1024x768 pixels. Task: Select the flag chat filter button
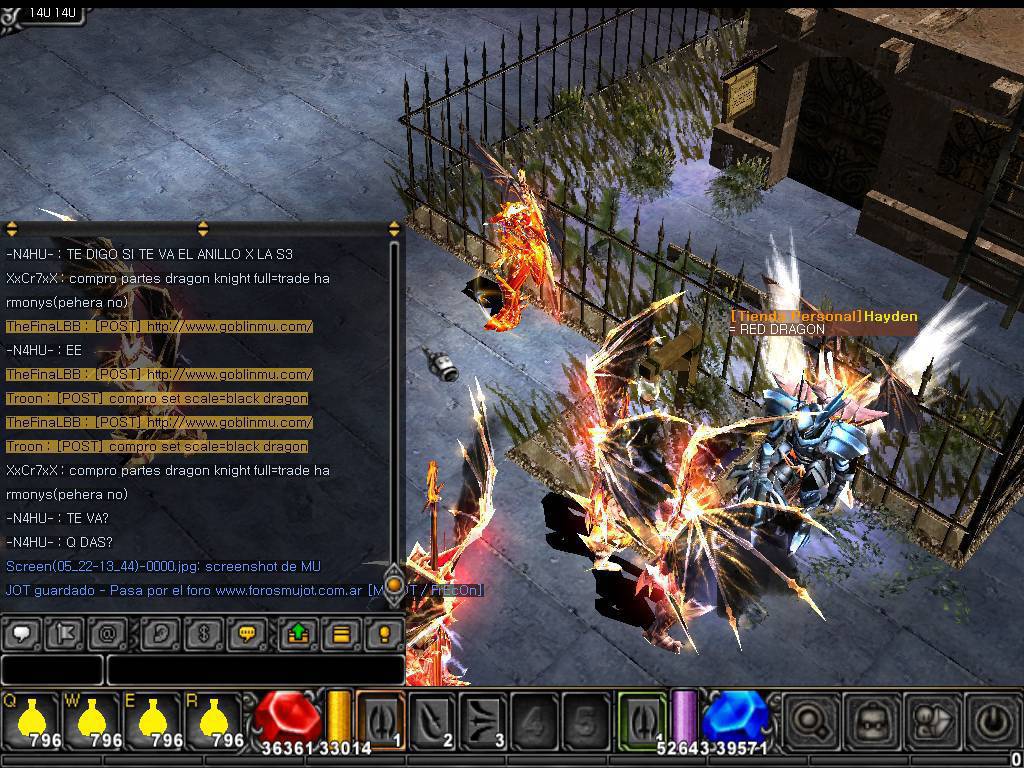[x=64, y=634]
